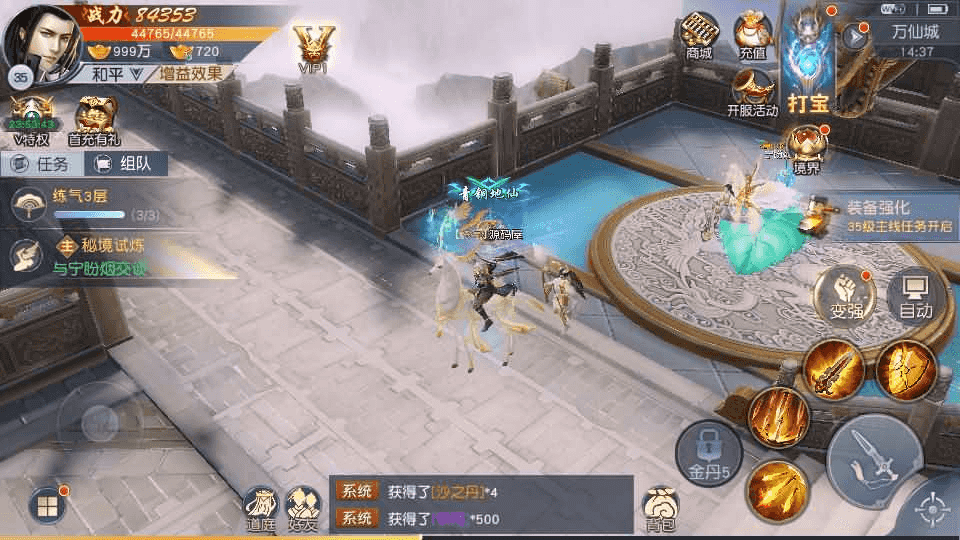Open the 背包 bag icon
960x540 pixels.
(660, 508)
